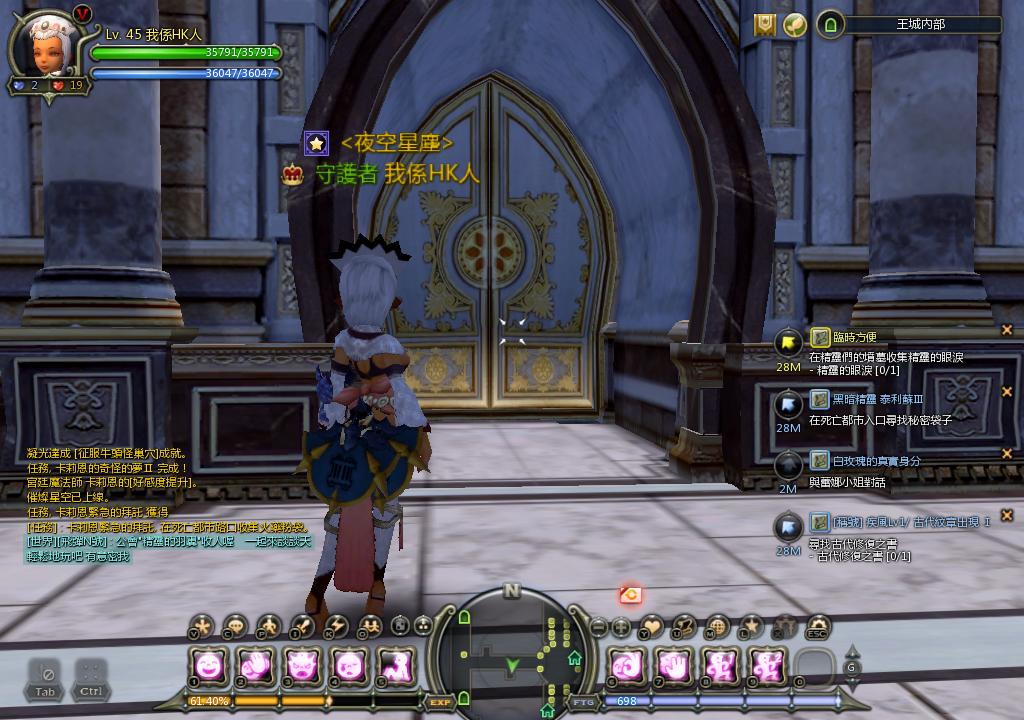Select the 黑暗精靈 泰利蘇III quest
Image resolution: width=1024 pixels, height=720 pixels.
[864, 399]
